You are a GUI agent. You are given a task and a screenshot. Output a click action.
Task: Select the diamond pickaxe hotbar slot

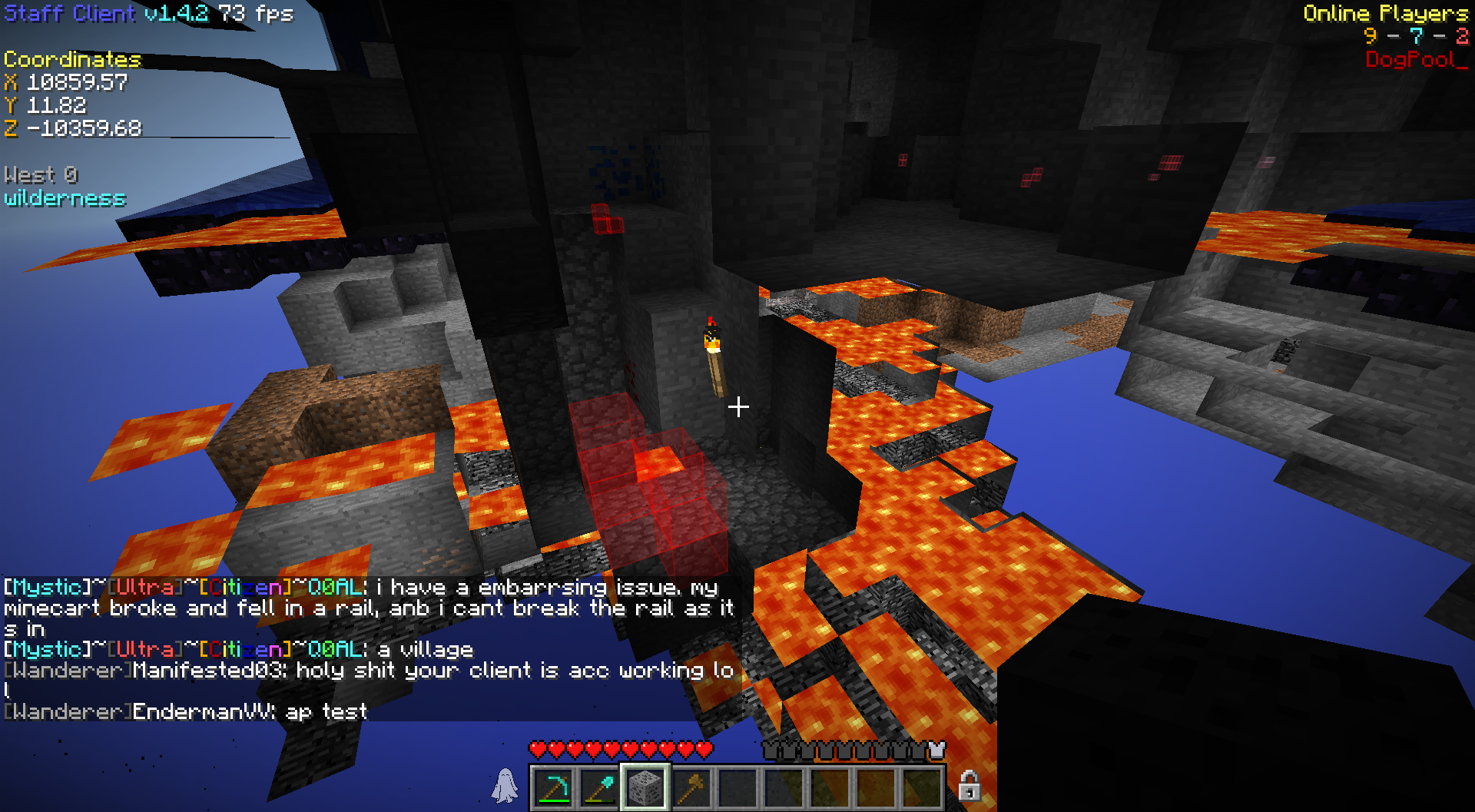pyautogui.click(x=553, y=787)
